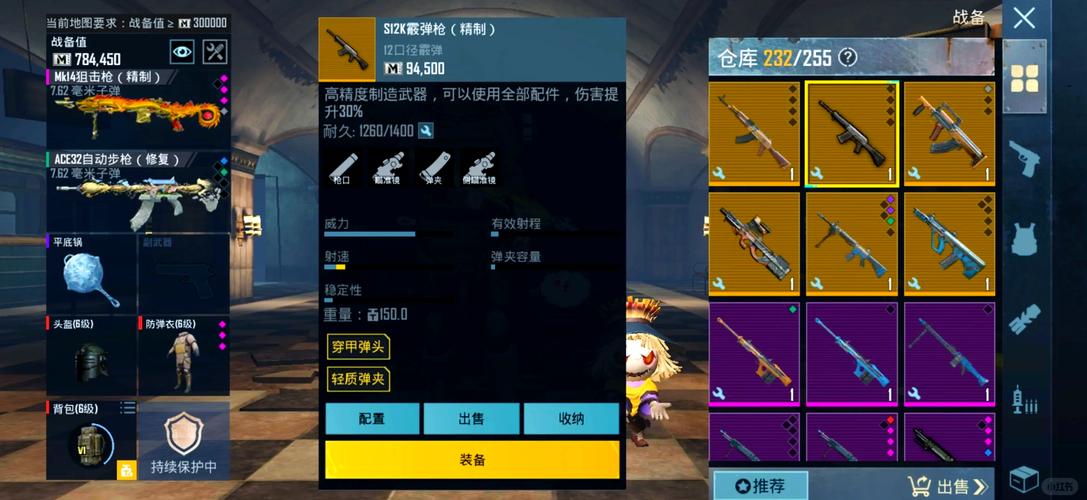Toggle the eye visibility icon

[181, 51]
